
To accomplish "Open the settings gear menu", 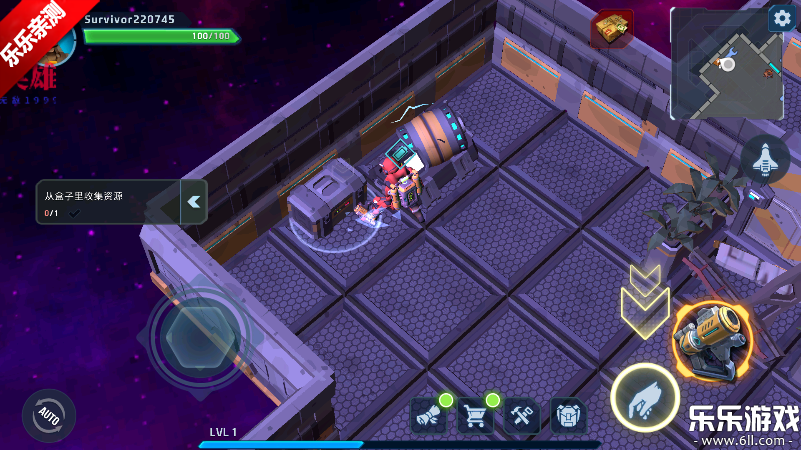I will [x=780, y=19].
